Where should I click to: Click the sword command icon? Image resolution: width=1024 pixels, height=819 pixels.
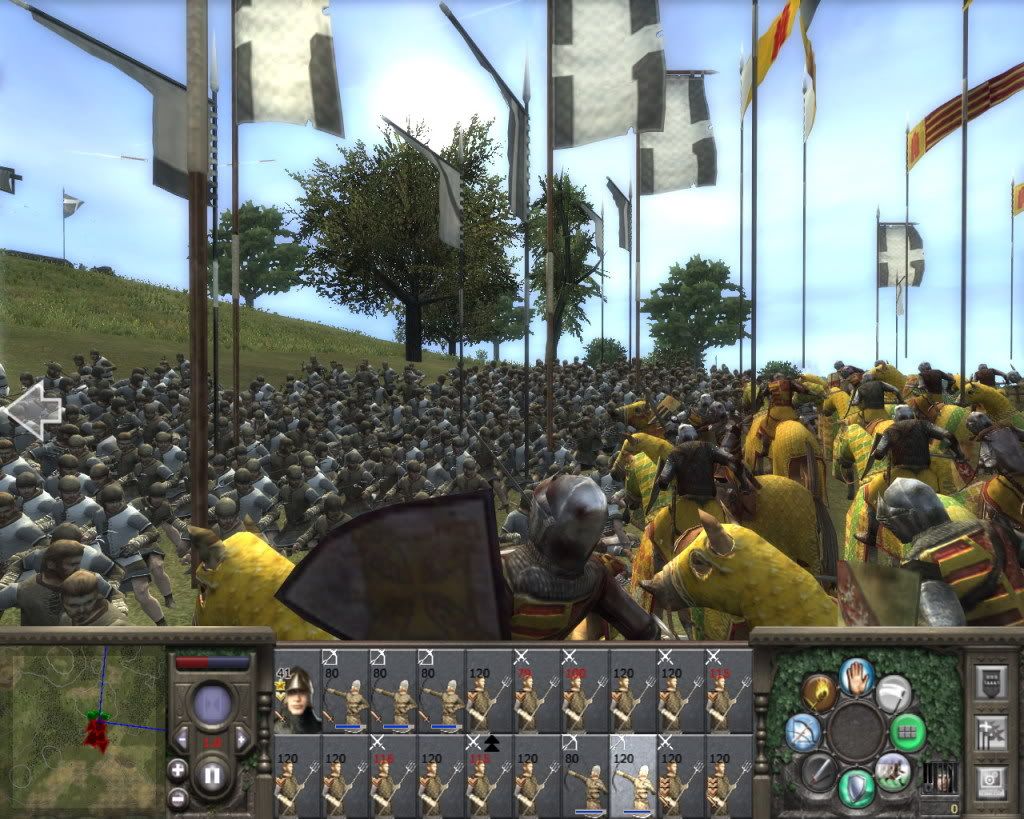point(819,771)
